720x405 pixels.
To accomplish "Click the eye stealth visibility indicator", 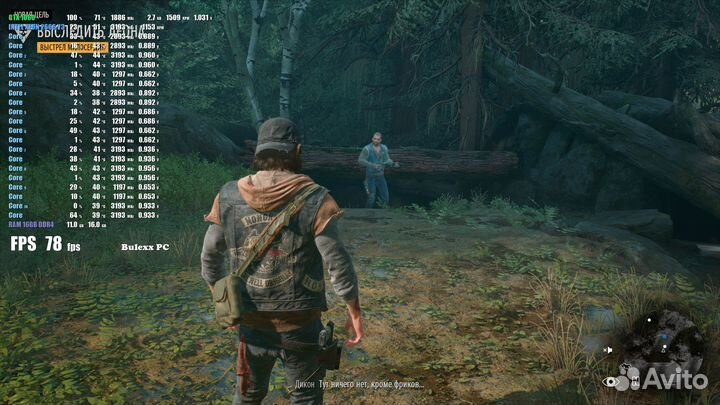I will 610,381.
